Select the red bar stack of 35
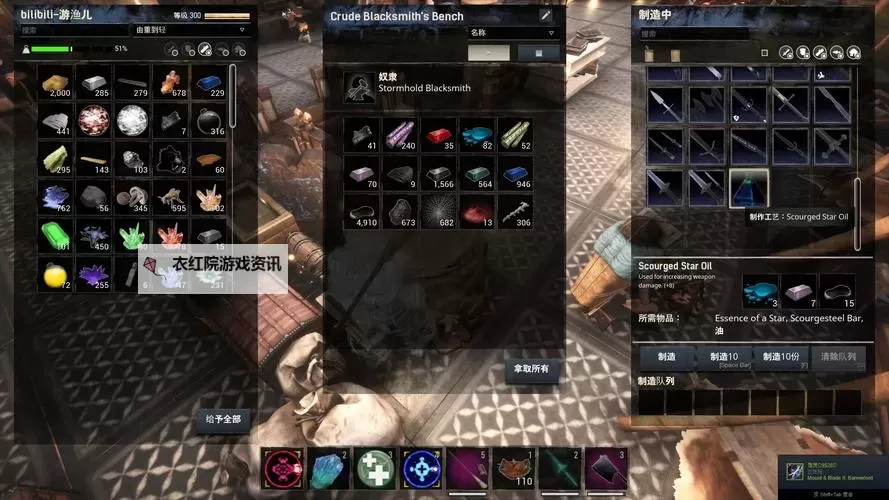This screenshot has width=889, height=500. (x=439, y=134)
